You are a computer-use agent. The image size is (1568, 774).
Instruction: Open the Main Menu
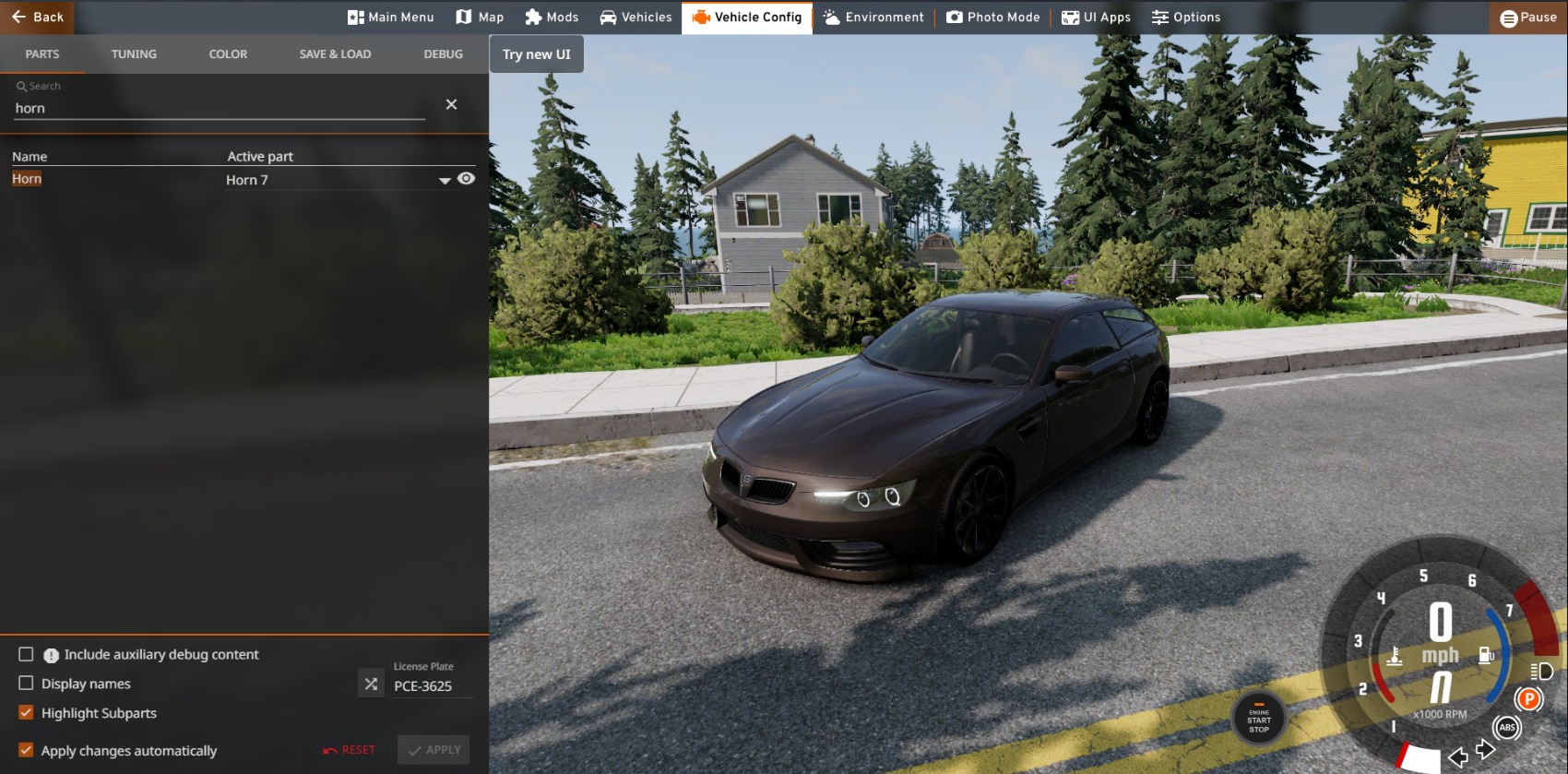pyautogui.click(x=390, y=18)
